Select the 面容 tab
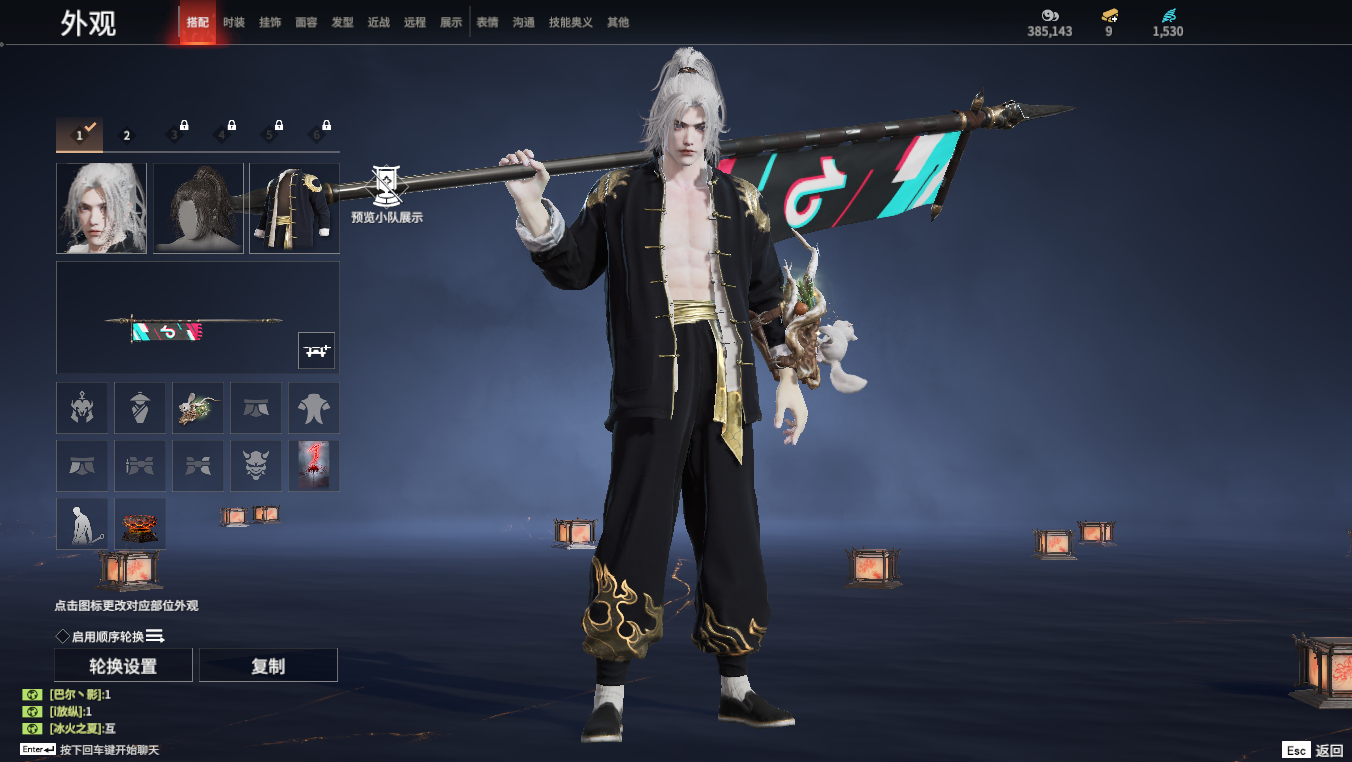The height and width of the screenshot is (762, 1352). coord(306,22)
